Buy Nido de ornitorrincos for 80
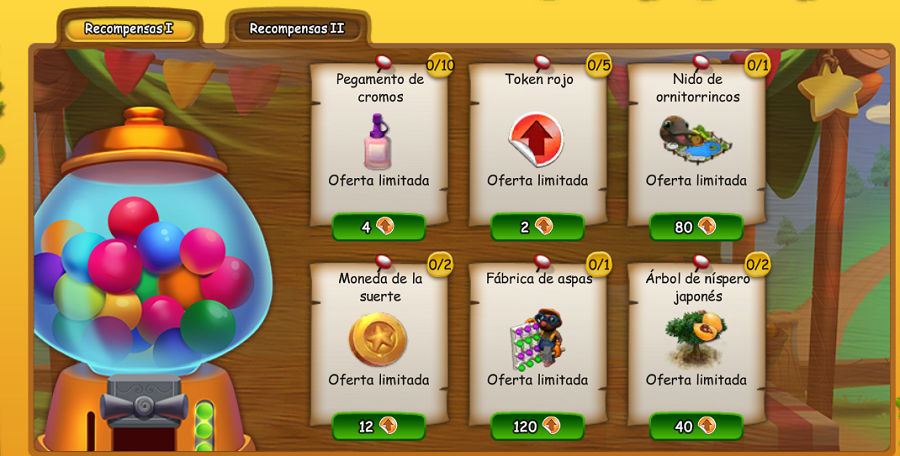Screen dimensions: 900x456 click(x=696, y=227)
